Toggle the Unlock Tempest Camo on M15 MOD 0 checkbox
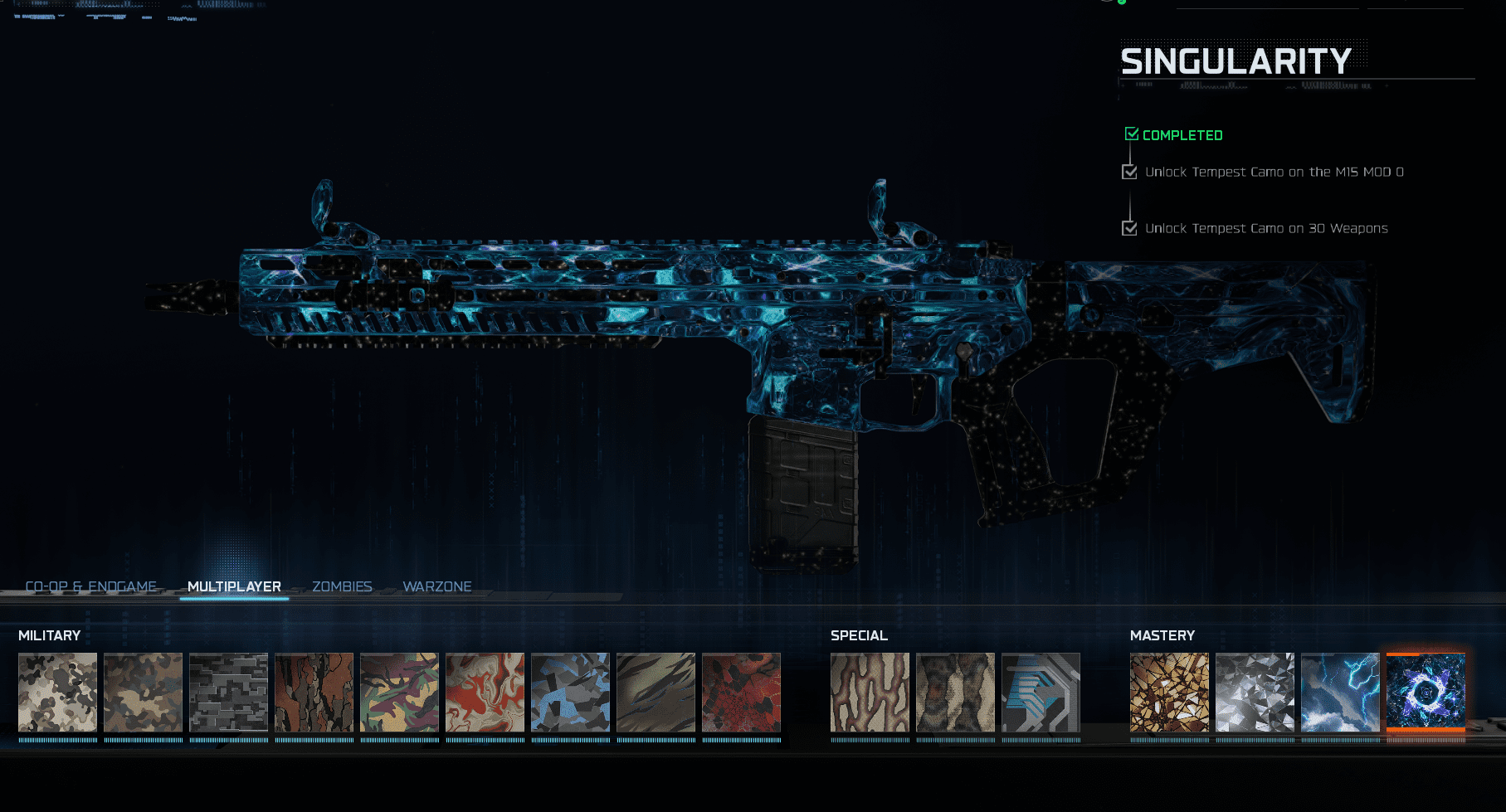 pos(1129,172)
